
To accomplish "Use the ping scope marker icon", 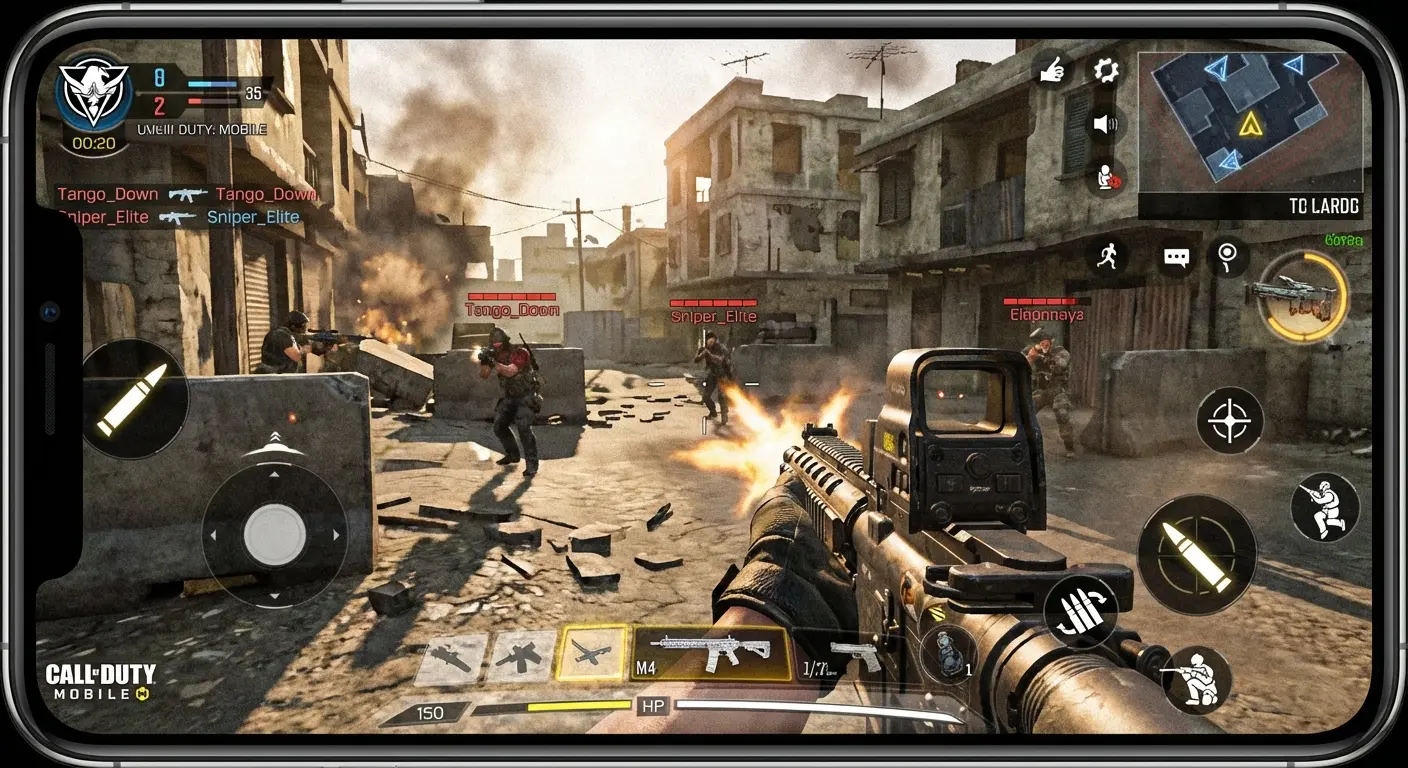I will coord(1226,258).
